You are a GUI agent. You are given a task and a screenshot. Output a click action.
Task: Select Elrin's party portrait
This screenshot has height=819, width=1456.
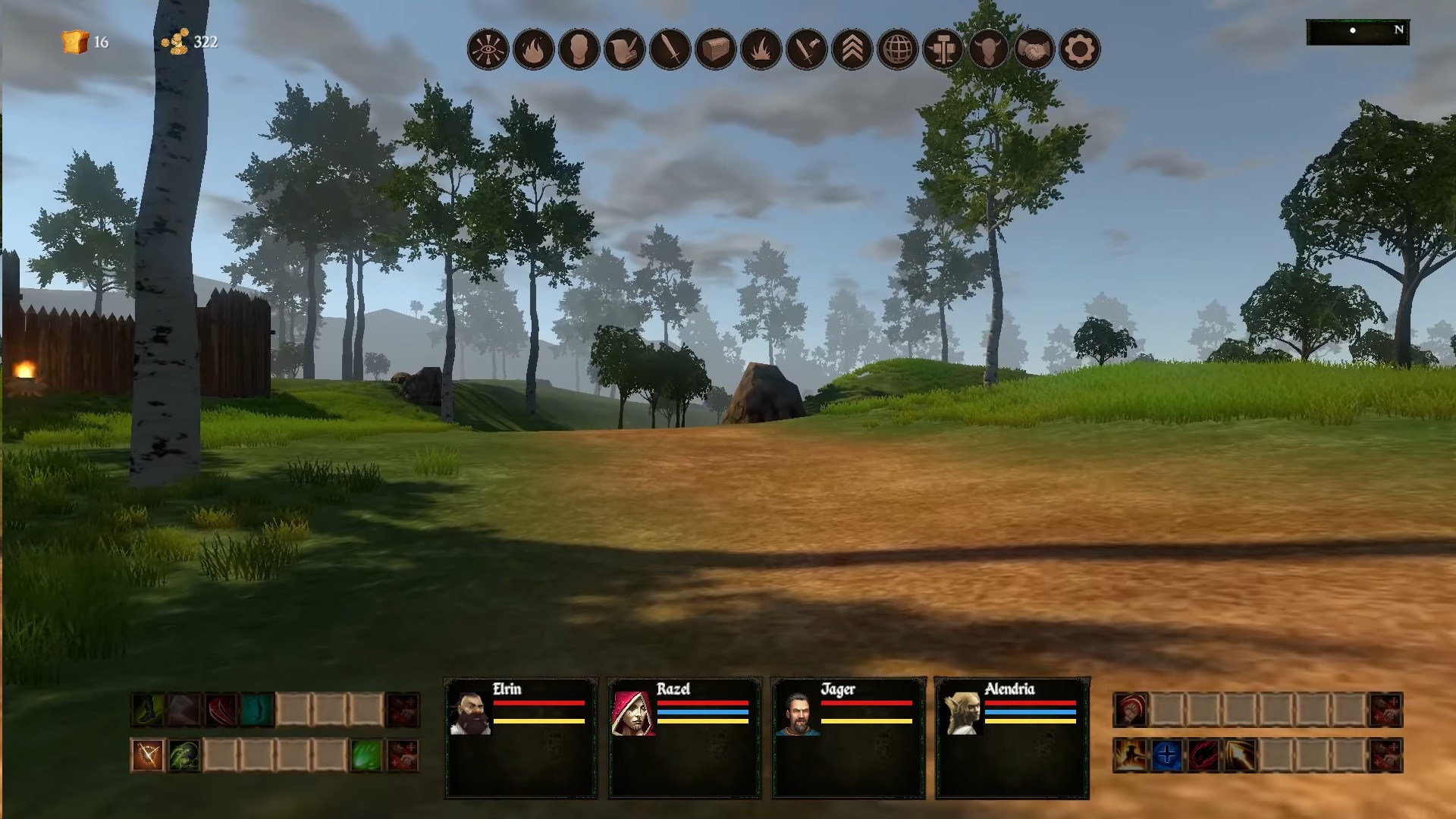[x=470, y=713]
